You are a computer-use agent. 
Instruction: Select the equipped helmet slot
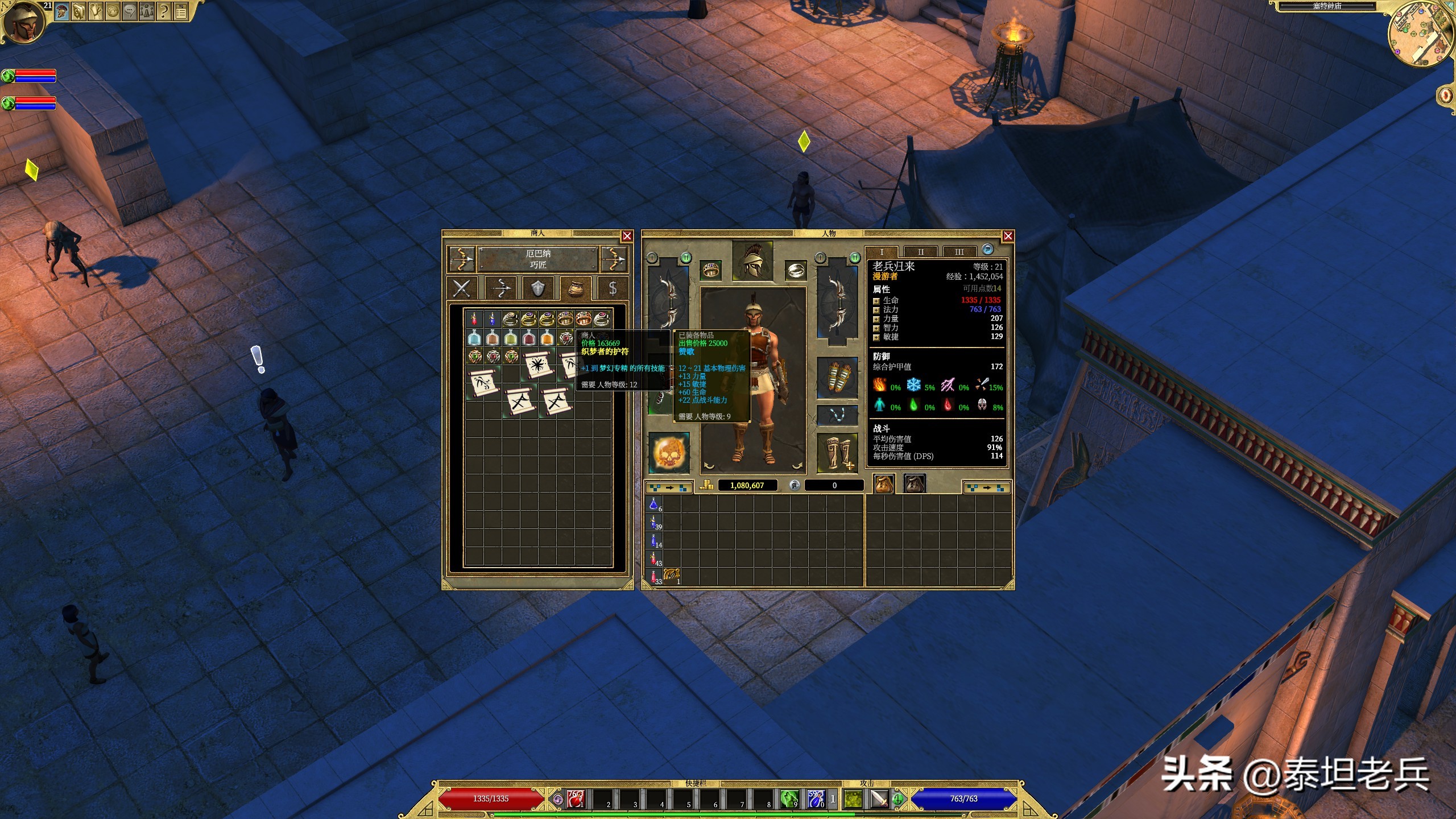point(752,260)
